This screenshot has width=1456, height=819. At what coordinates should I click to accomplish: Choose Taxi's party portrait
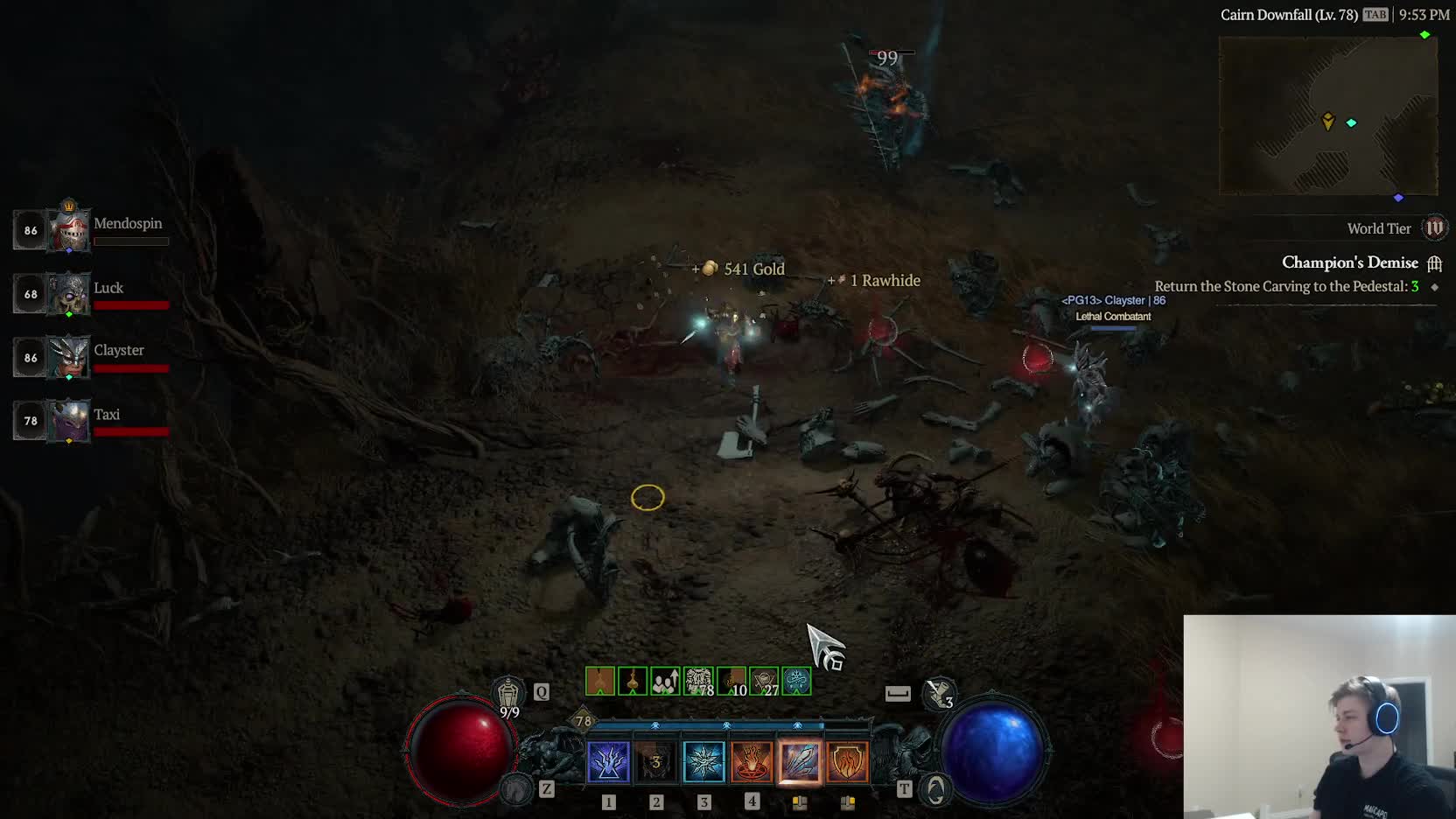pyautogui.click(x=68, y=422)
